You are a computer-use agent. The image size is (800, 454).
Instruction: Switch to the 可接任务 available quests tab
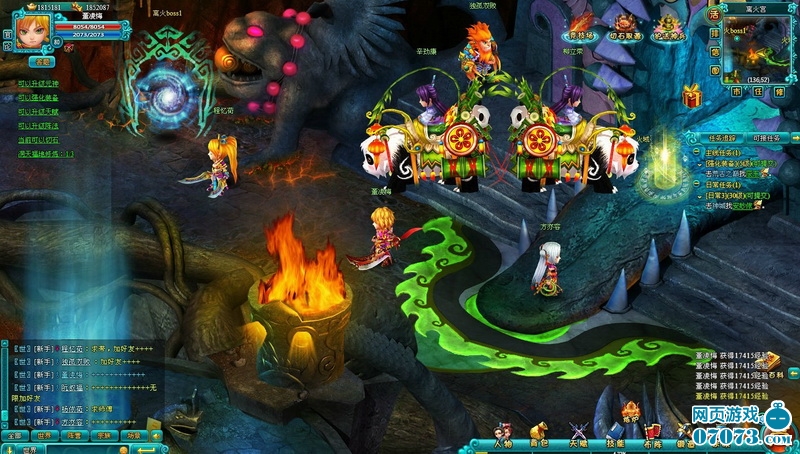(x=767, y=137)
